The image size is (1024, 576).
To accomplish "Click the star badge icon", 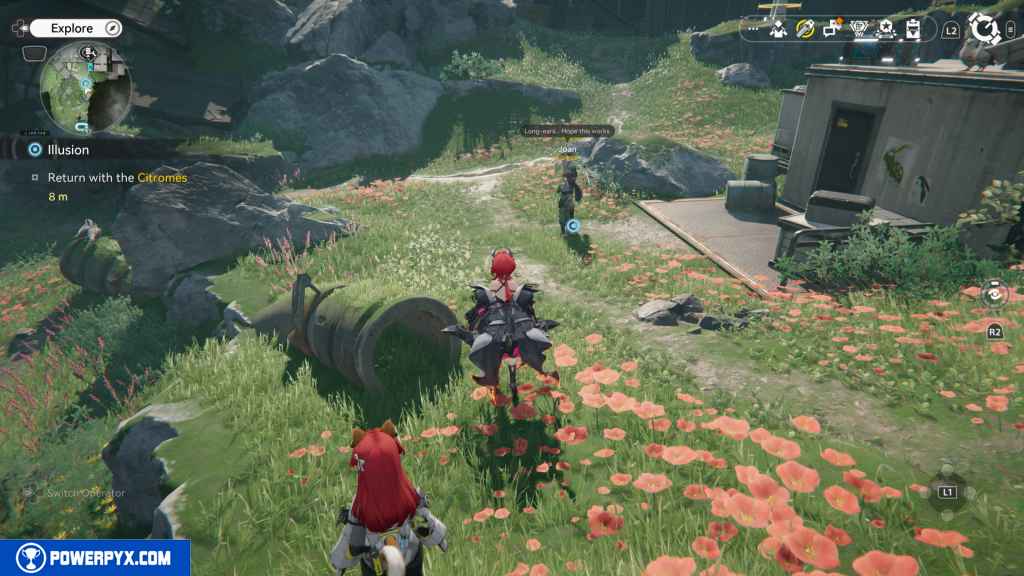I will click(x=885, y=30).
